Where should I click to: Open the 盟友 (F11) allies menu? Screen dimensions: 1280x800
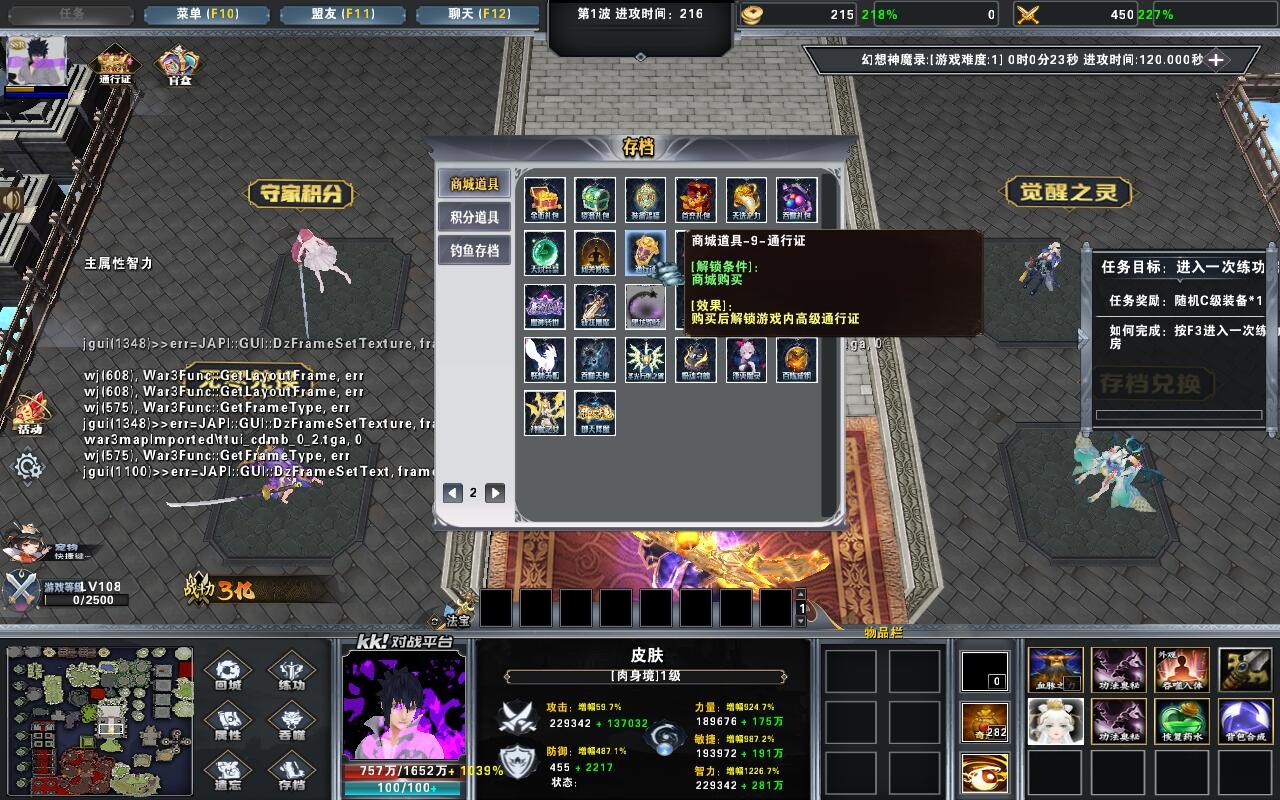340,15
